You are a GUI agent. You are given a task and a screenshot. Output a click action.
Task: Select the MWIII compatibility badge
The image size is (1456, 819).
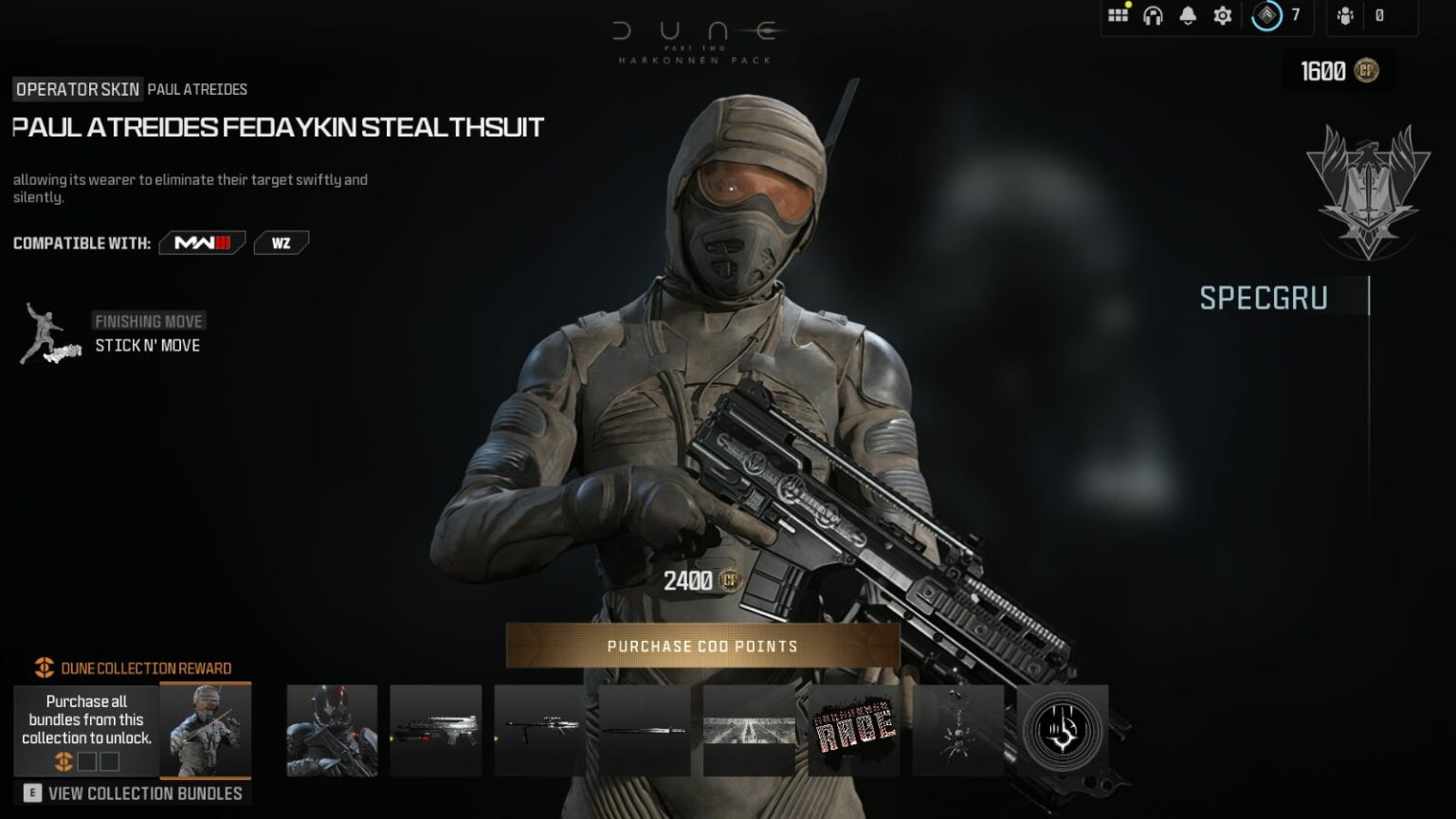[x=200, y=243]
